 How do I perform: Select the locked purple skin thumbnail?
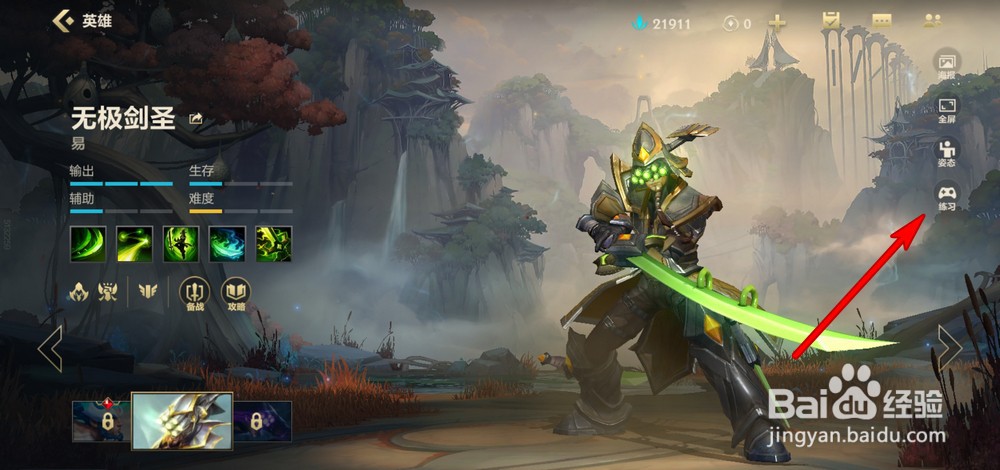(x=263, y=422)
